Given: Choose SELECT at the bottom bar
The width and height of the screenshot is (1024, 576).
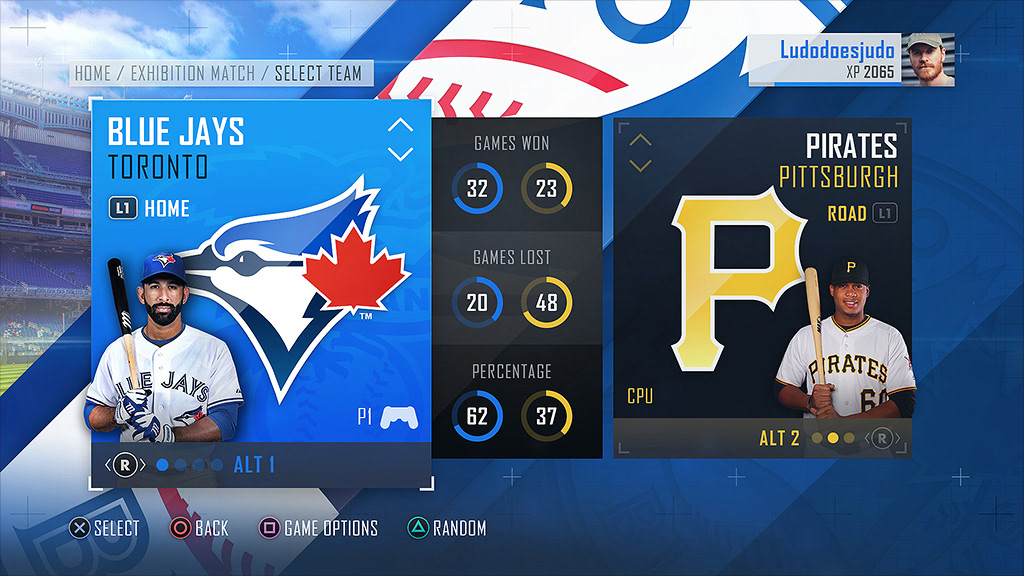Looking at the screenshot, I should [x=104, y=528].
